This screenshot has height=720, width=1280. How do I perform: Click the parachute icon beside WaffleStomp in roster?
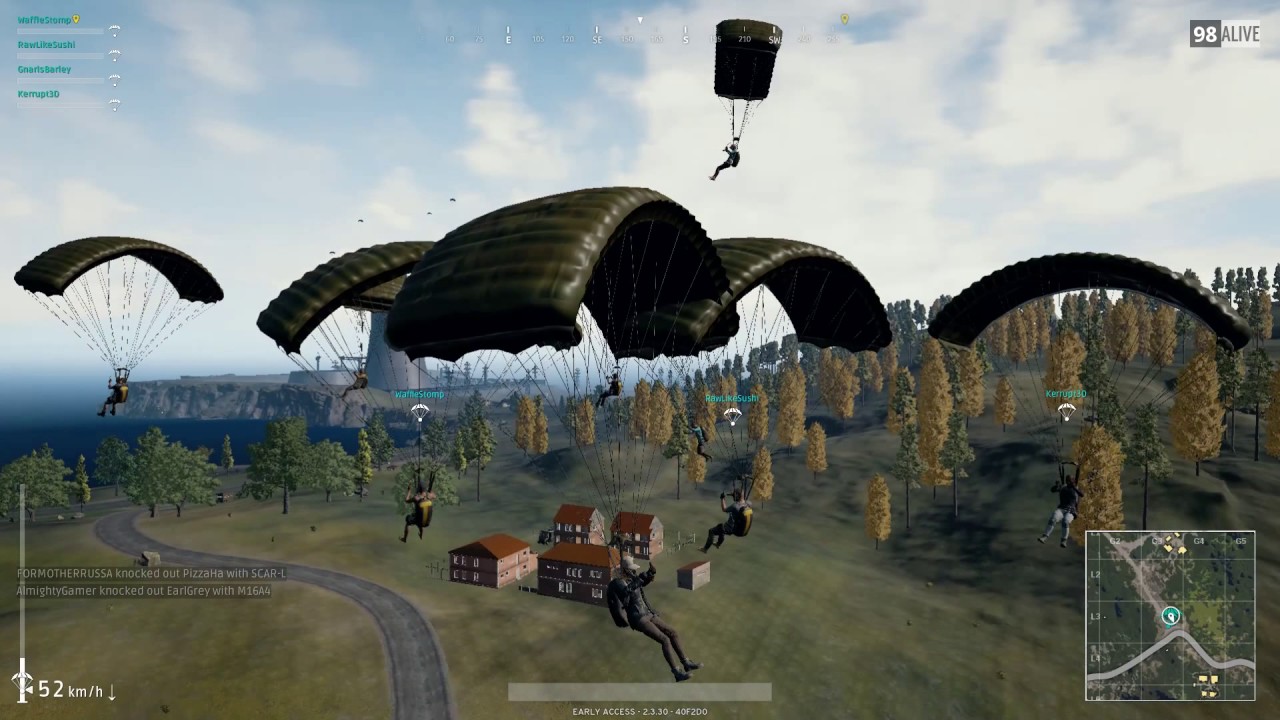(x=115, y=30)
